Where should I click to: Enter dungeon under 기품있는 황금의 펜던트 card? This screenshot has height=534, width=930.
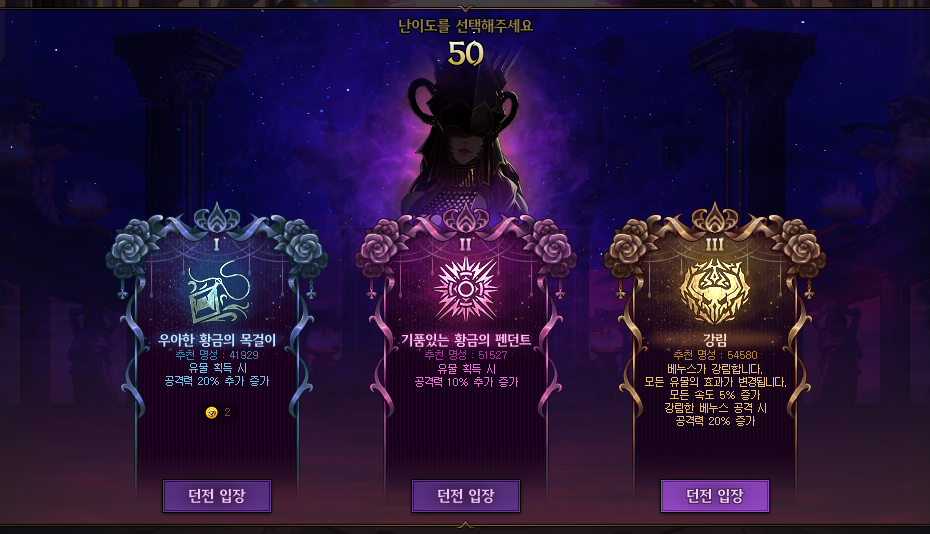pos(466,495)
